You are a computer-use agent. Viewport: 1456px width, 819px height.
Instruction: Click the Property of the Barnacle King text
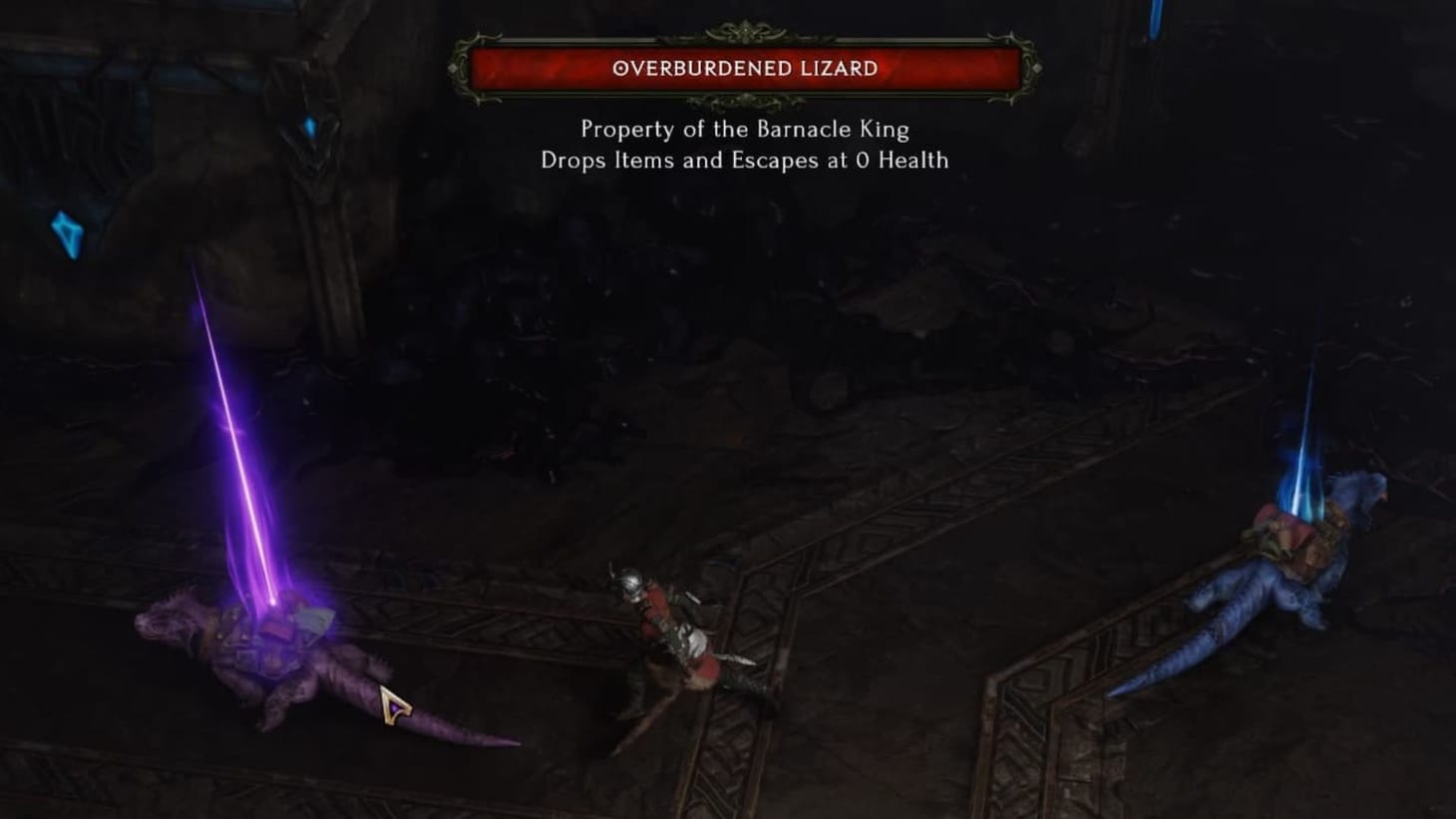click(x=745, y=130)
